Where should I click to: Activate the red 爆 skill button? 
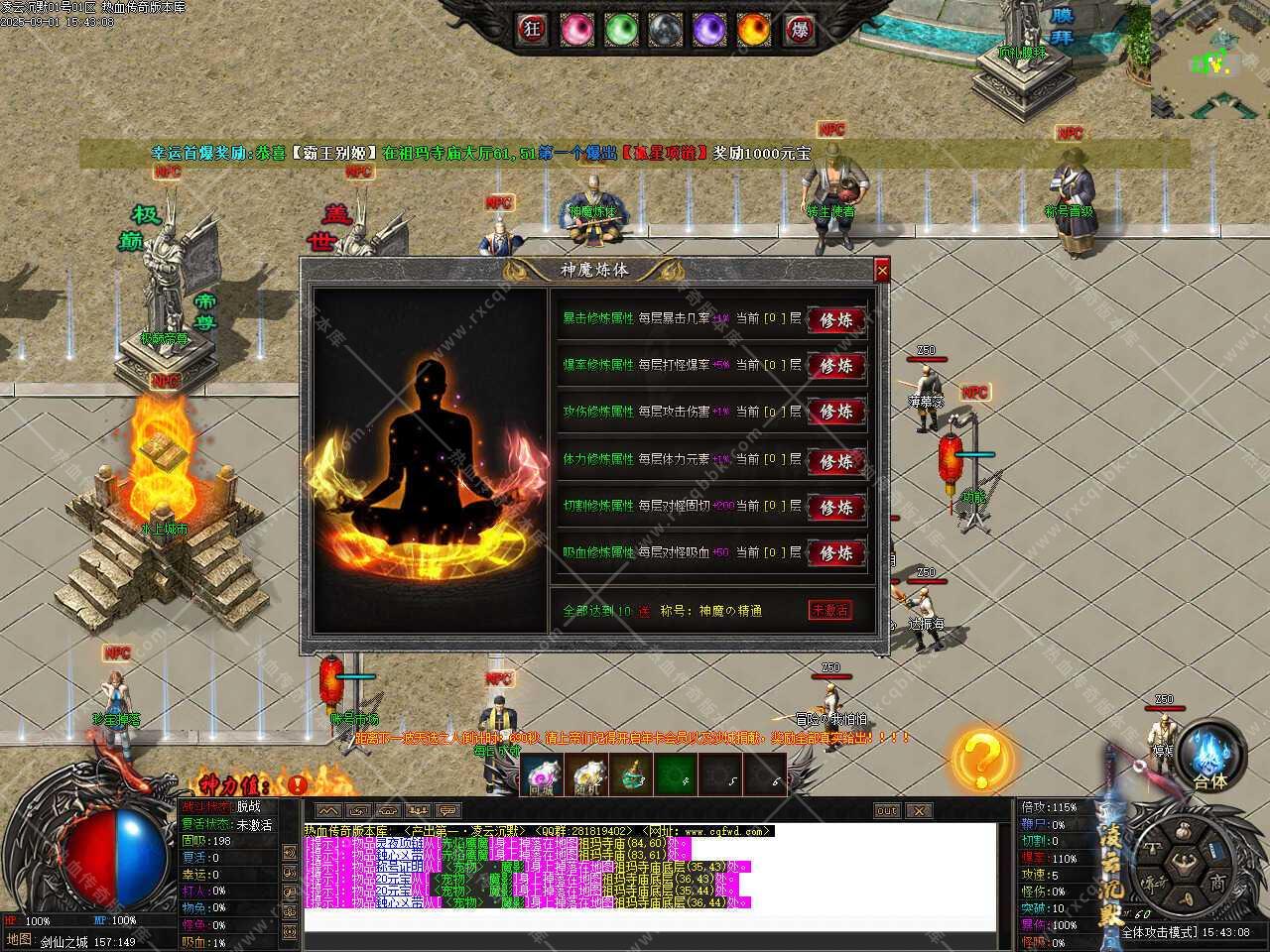(x=799, y=30)
